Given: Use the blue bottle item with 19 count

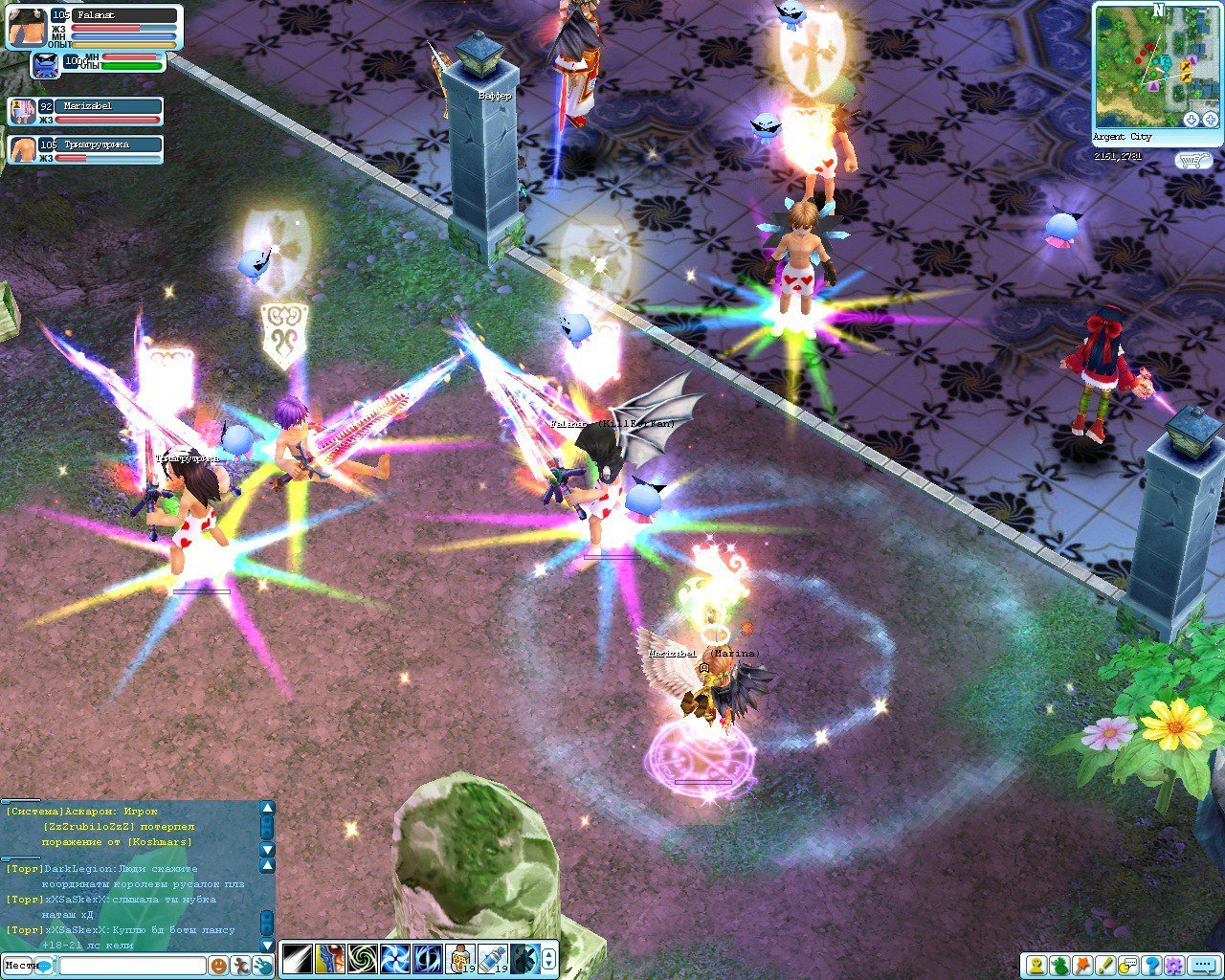Looking at the screenshot, I should click(492, 958).
